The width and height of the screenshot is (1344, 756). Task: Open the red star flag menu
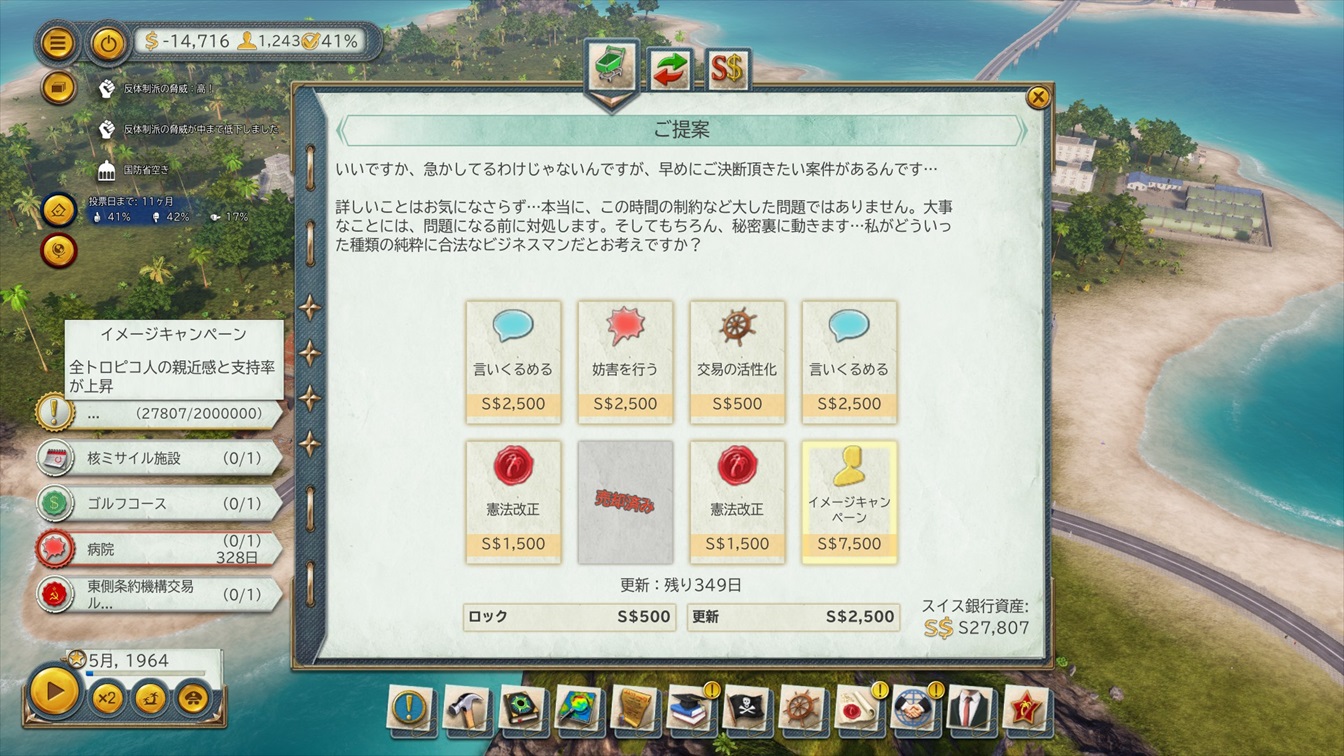[x=1024, y=708]
